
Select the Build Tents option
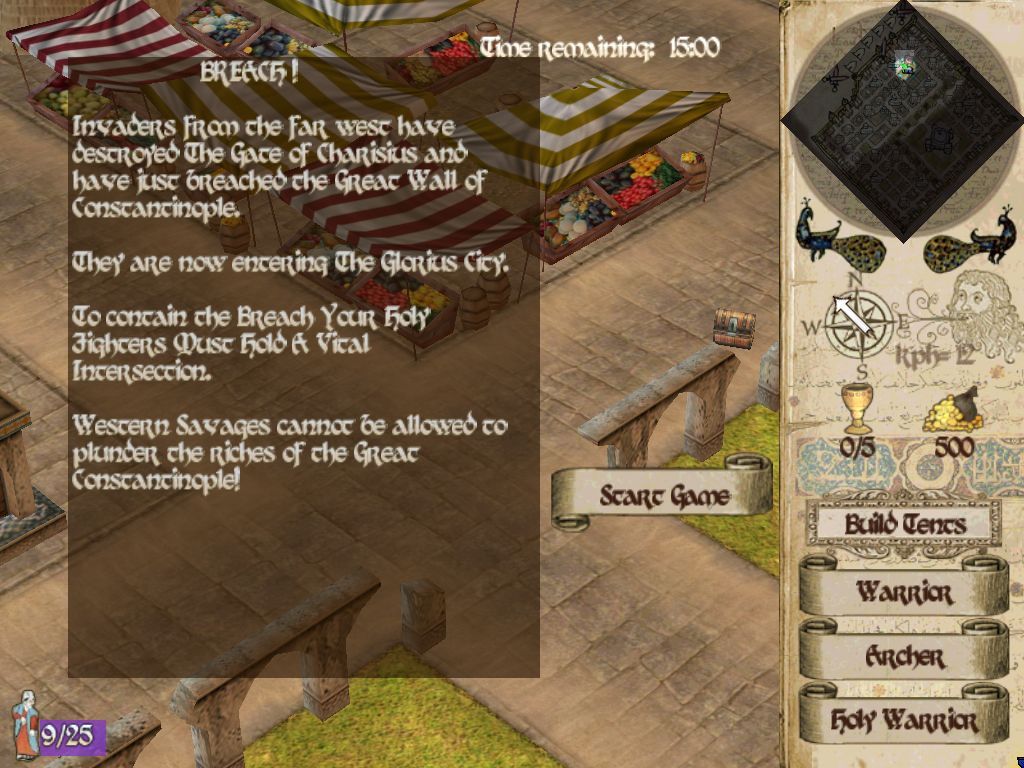903,524
